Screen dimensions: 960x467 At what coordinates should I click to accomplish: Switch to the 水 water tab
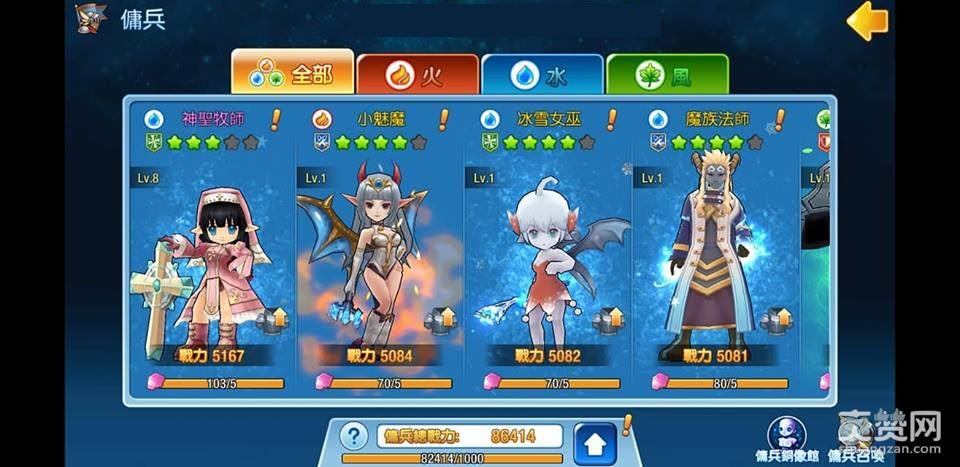tap(542, 75)
